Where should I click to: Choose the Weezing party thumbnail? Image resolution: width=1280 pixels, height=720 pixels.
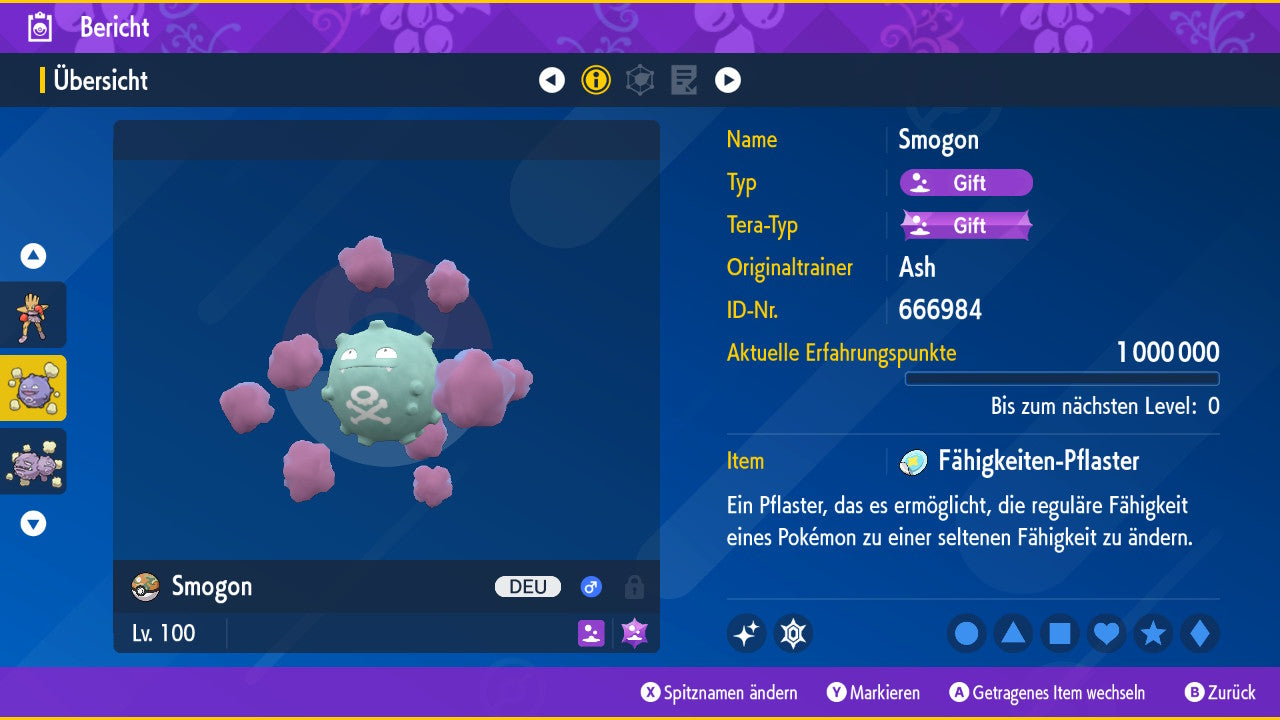point(33,461)
